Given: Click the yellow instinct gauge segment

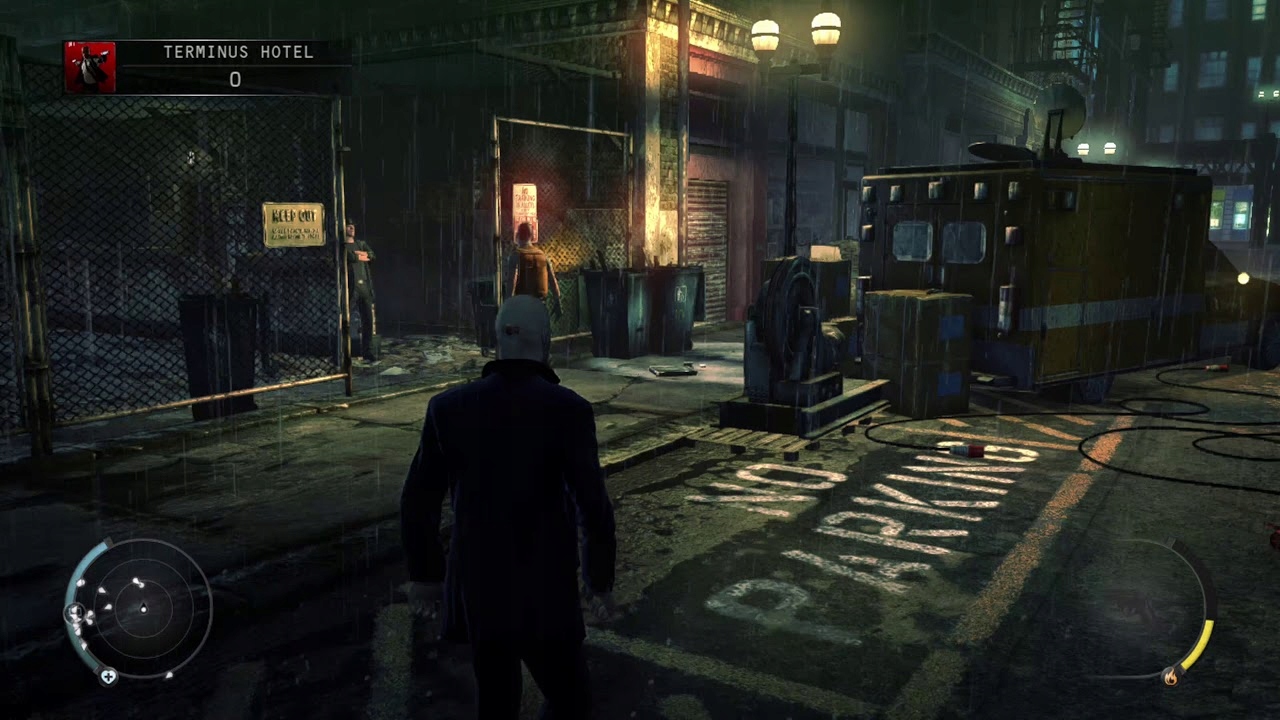Looking at the screenshot, I should click(x=1200, y=643).
